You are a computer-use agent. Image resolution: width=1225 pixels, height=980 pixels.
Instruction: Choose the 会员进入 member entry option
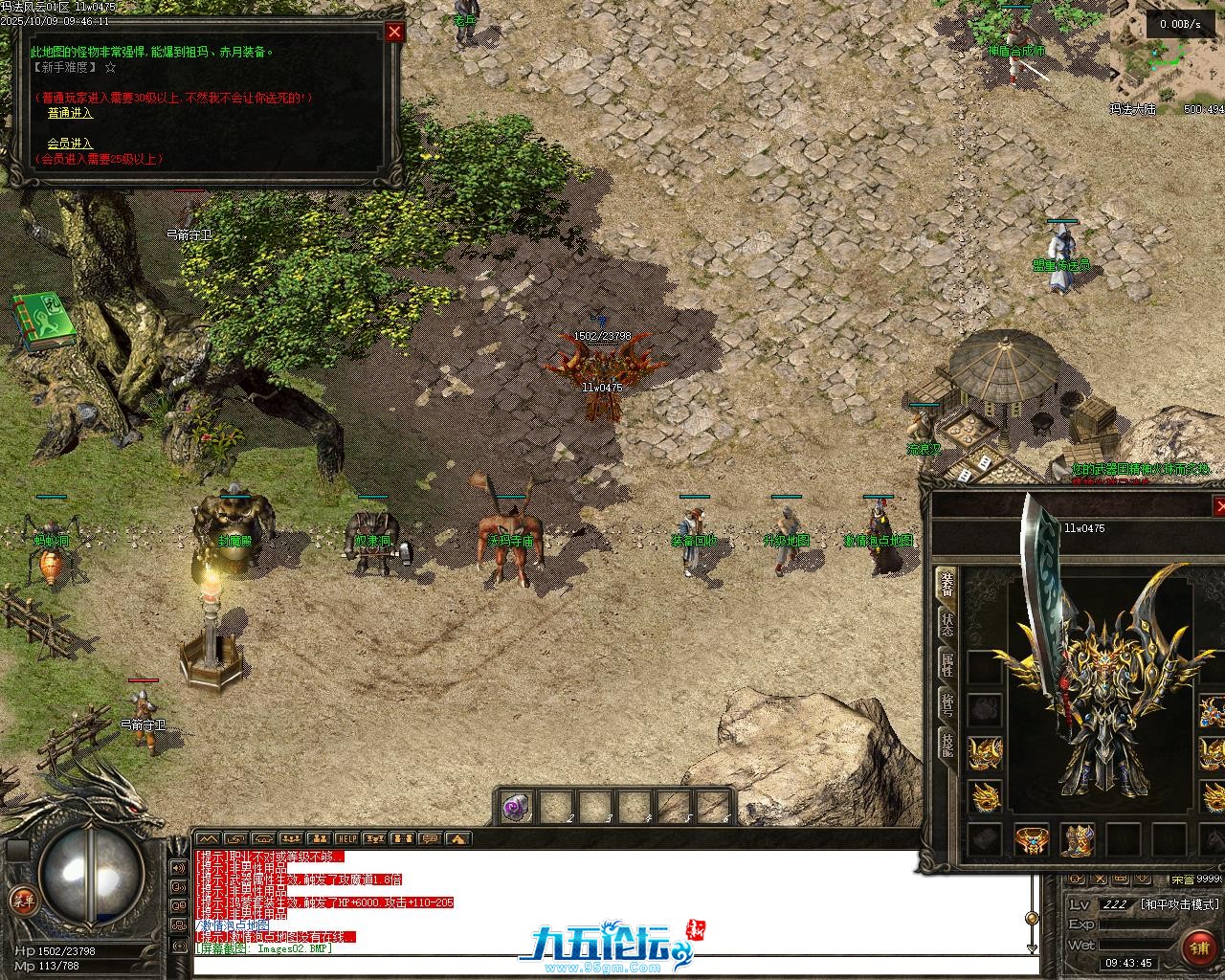point(70,144)
